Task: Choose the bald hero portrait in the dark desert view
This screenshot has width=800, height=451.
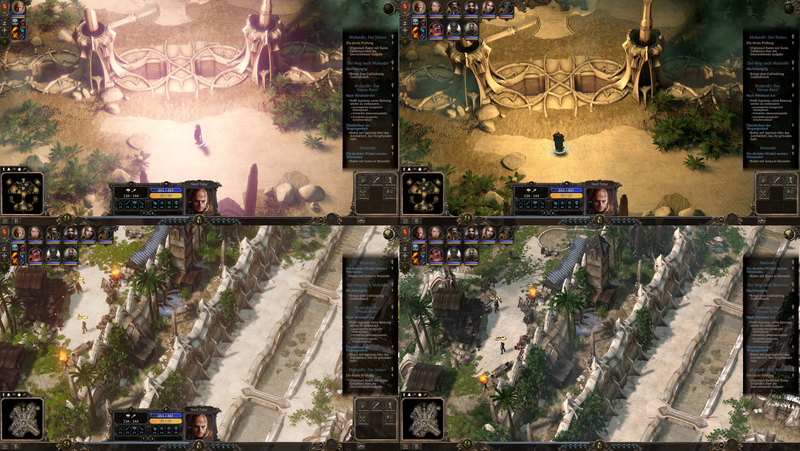Action: tap(600, 198)
